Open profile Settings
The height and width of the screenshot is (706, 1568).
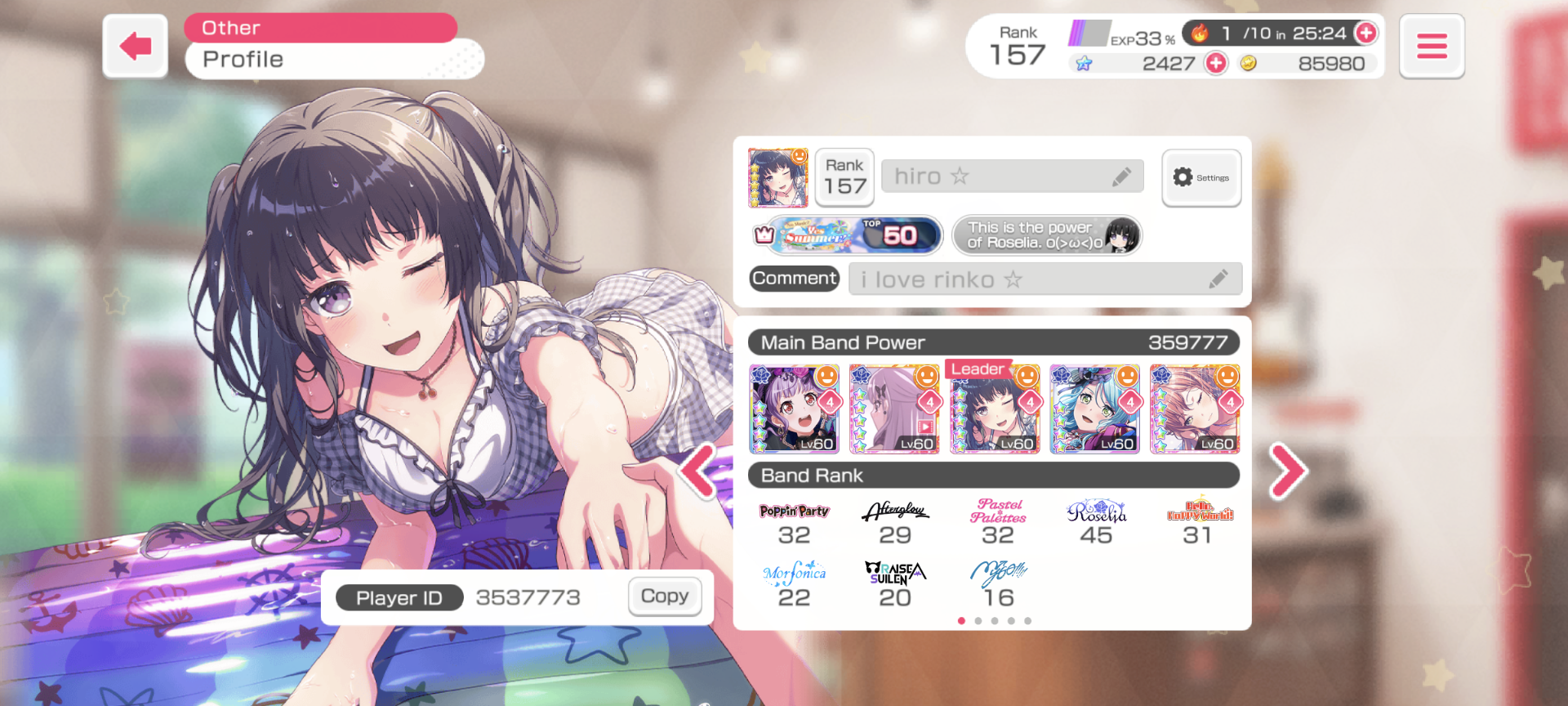coord(1200,177)
